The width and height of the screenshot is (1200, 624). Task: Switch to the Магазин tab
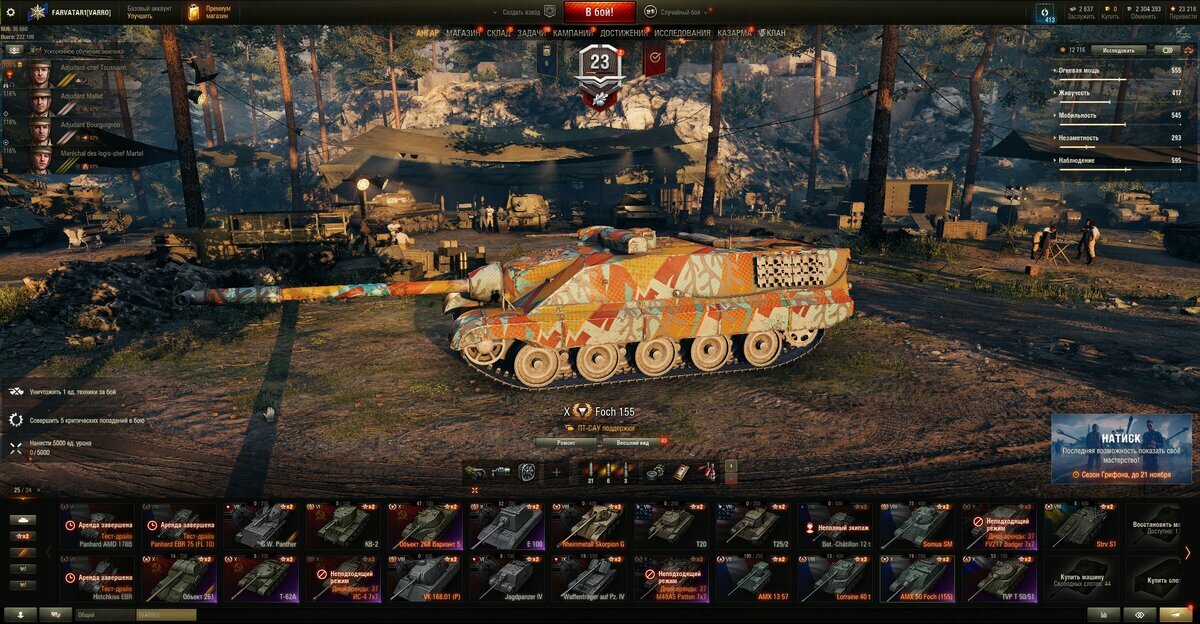point(463,33)
